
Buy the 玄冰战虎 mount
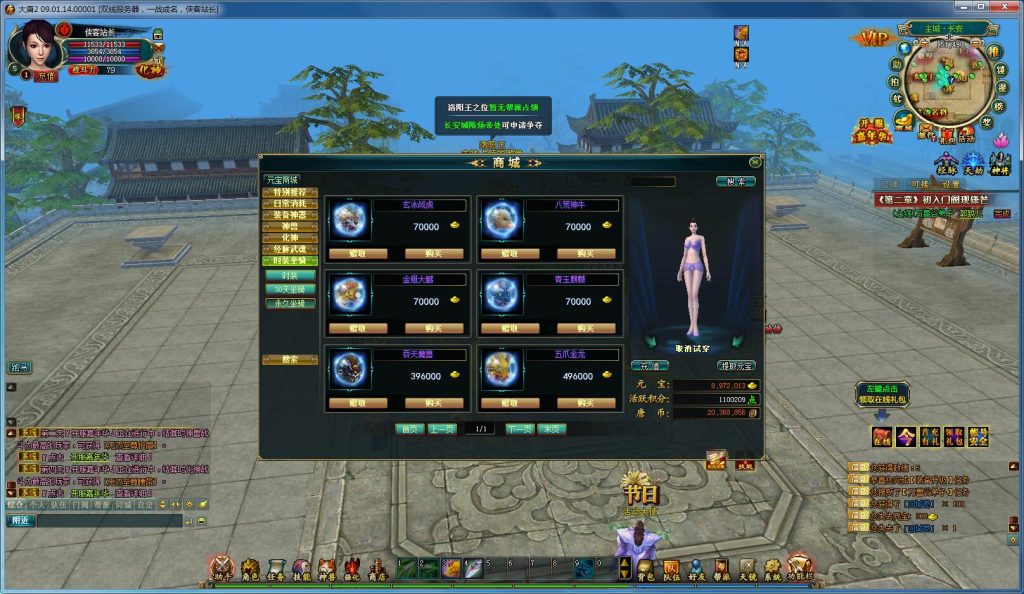pos(432,254)
